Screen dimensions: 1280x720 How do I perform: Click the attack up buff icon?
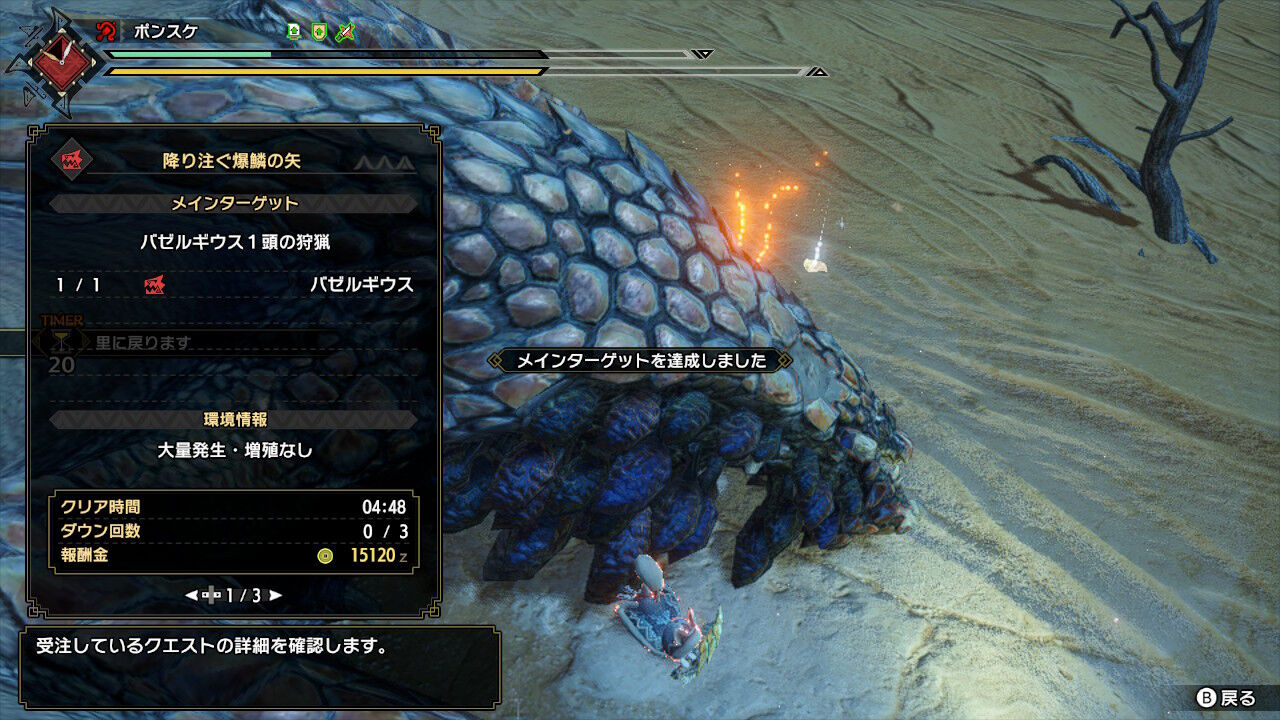point(294,31)
